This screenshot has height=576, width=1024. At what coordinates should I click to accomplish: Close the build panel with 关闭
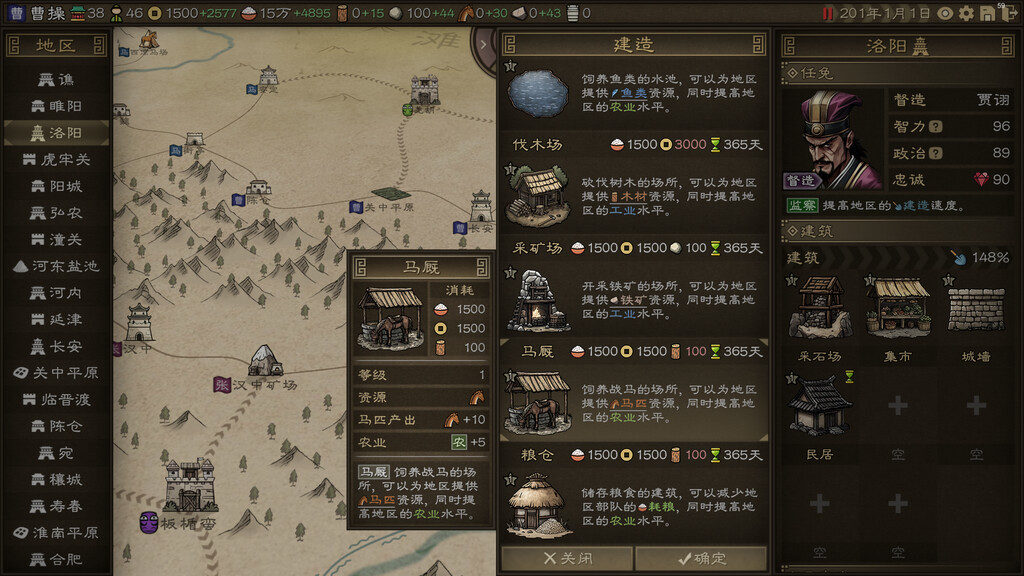566,558
